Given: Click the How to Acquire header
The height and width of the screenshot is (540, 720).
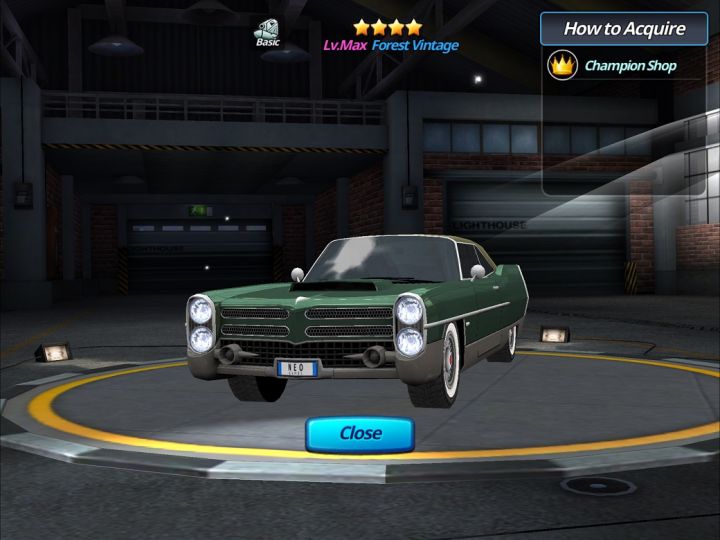Looking at the screenshot, I should pos(624,28).
